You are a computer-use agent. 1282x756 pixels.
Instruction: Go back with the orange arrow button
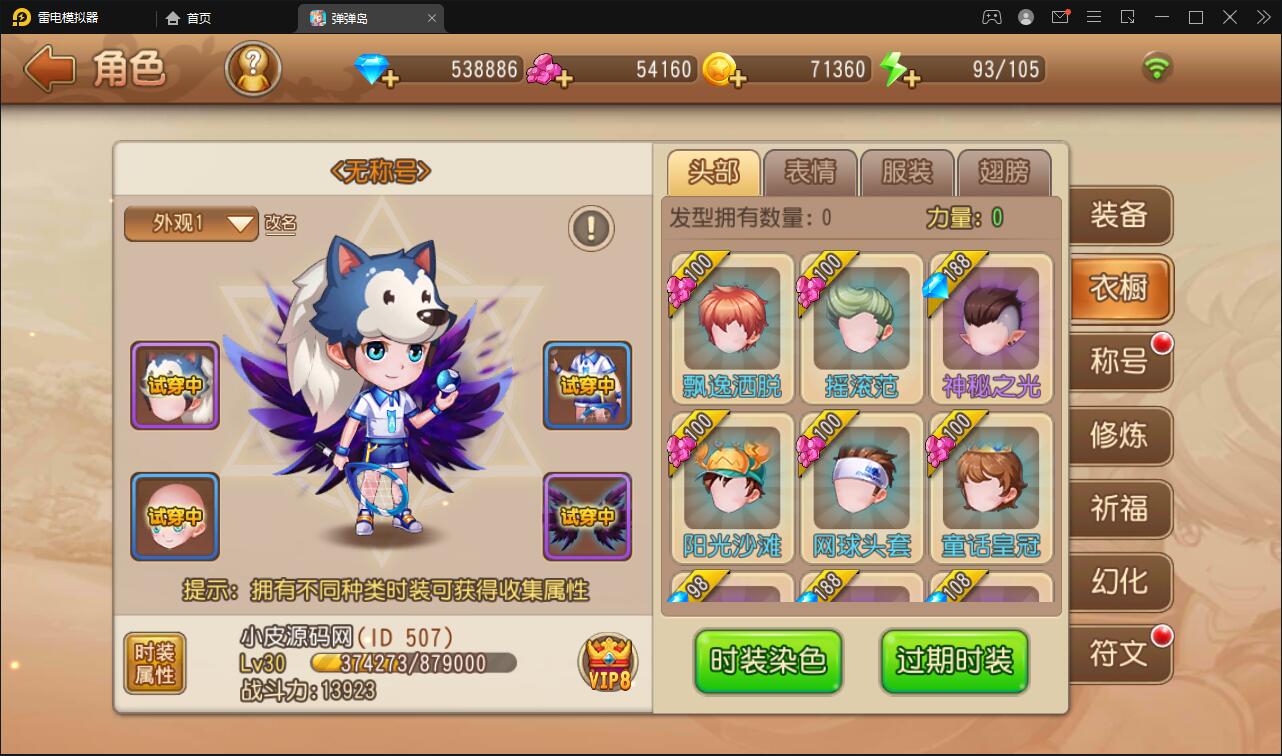[50, 69]
